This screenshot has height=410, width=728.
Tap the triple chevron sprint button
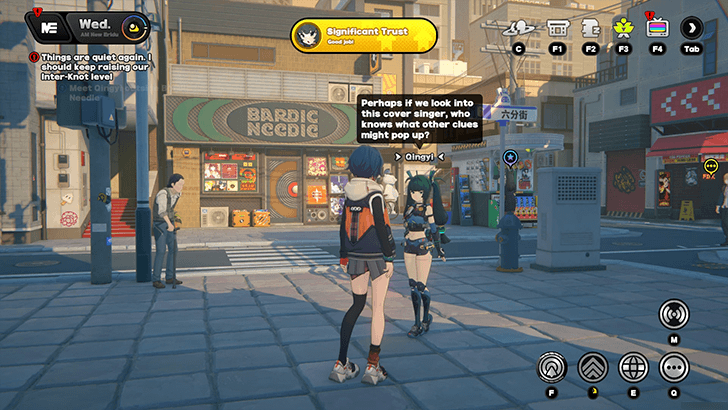[x=592, y=367]
